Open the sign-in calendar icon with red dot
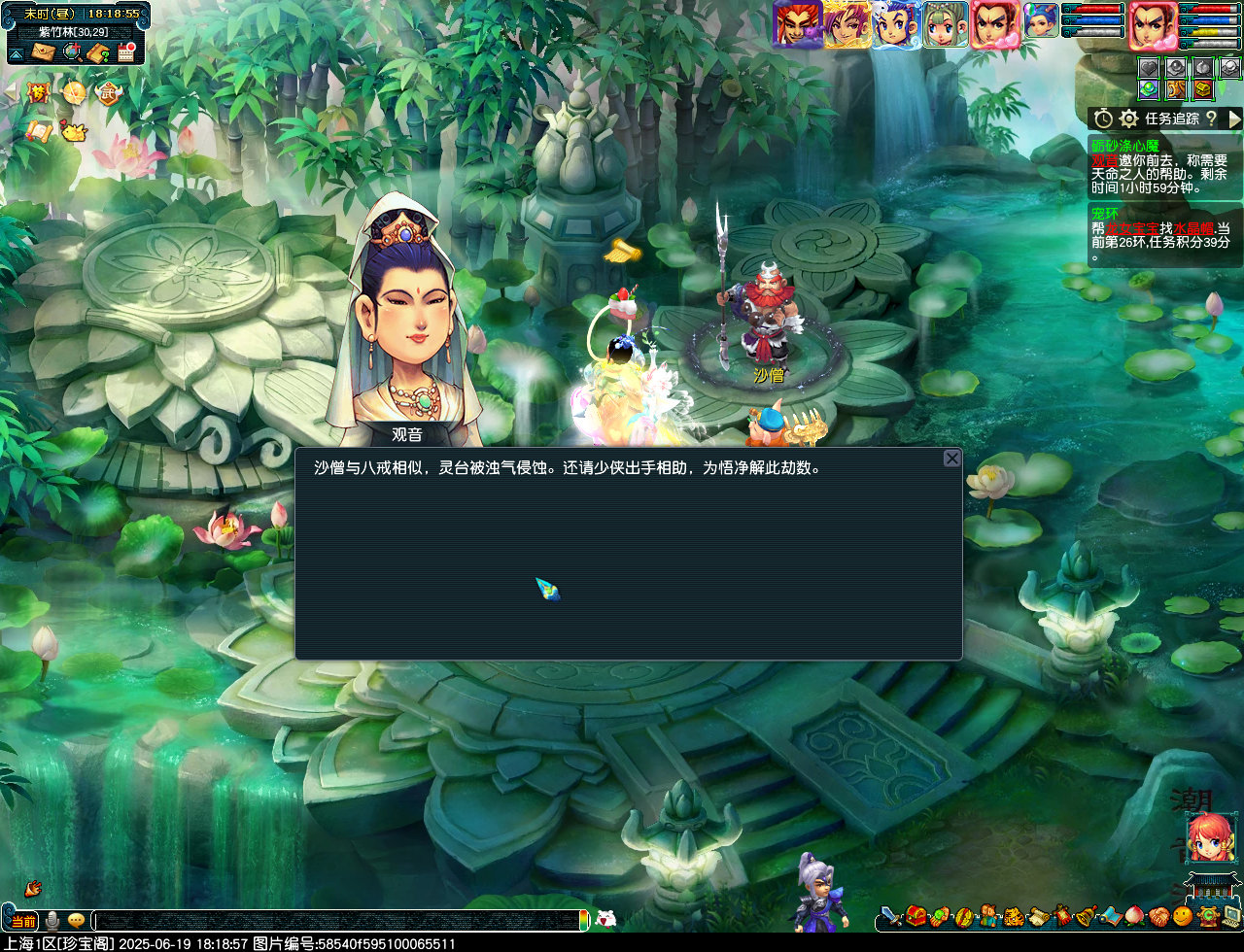 125,52
